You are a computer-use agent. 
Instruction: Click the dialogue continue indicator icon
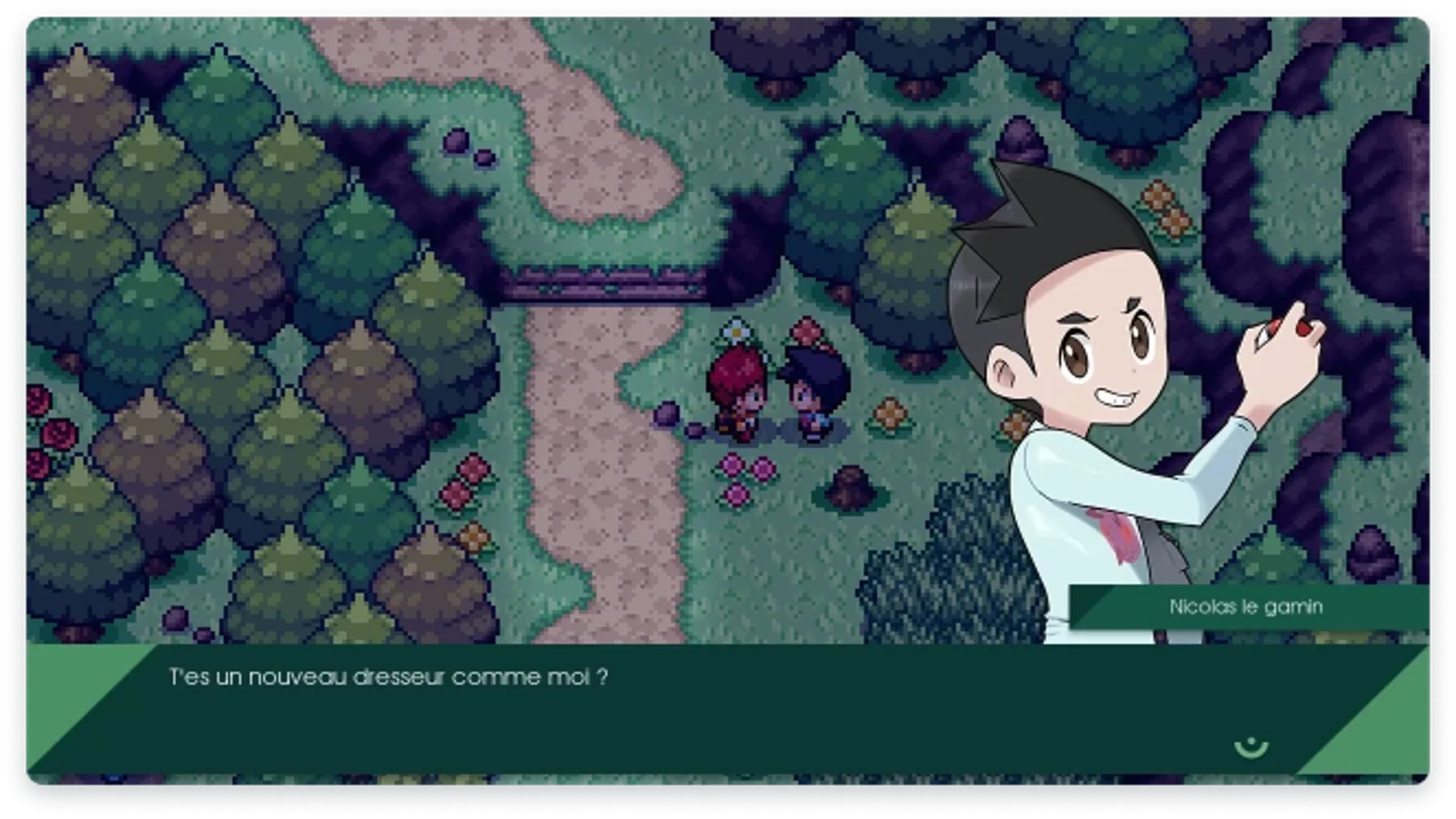coord(1250,747)
